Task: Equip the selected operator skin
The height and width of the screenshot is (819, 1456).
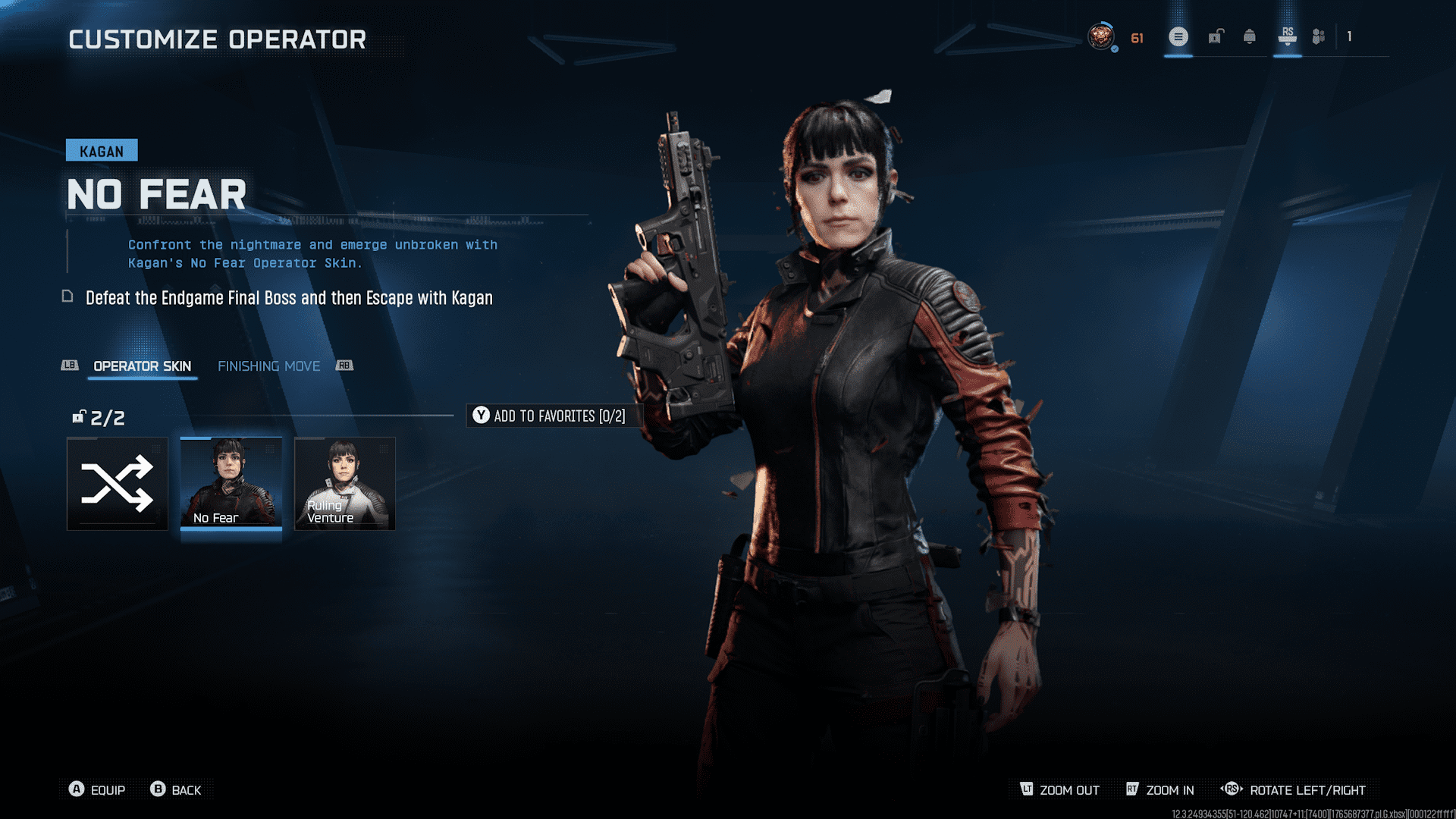Action: [97, 789]
